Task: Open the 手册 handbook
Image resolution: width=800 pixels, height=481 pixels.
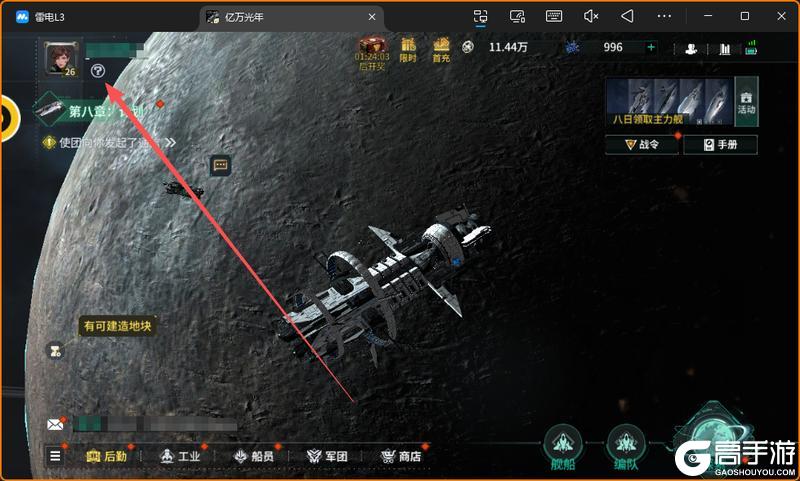Action: click(720, 145)
